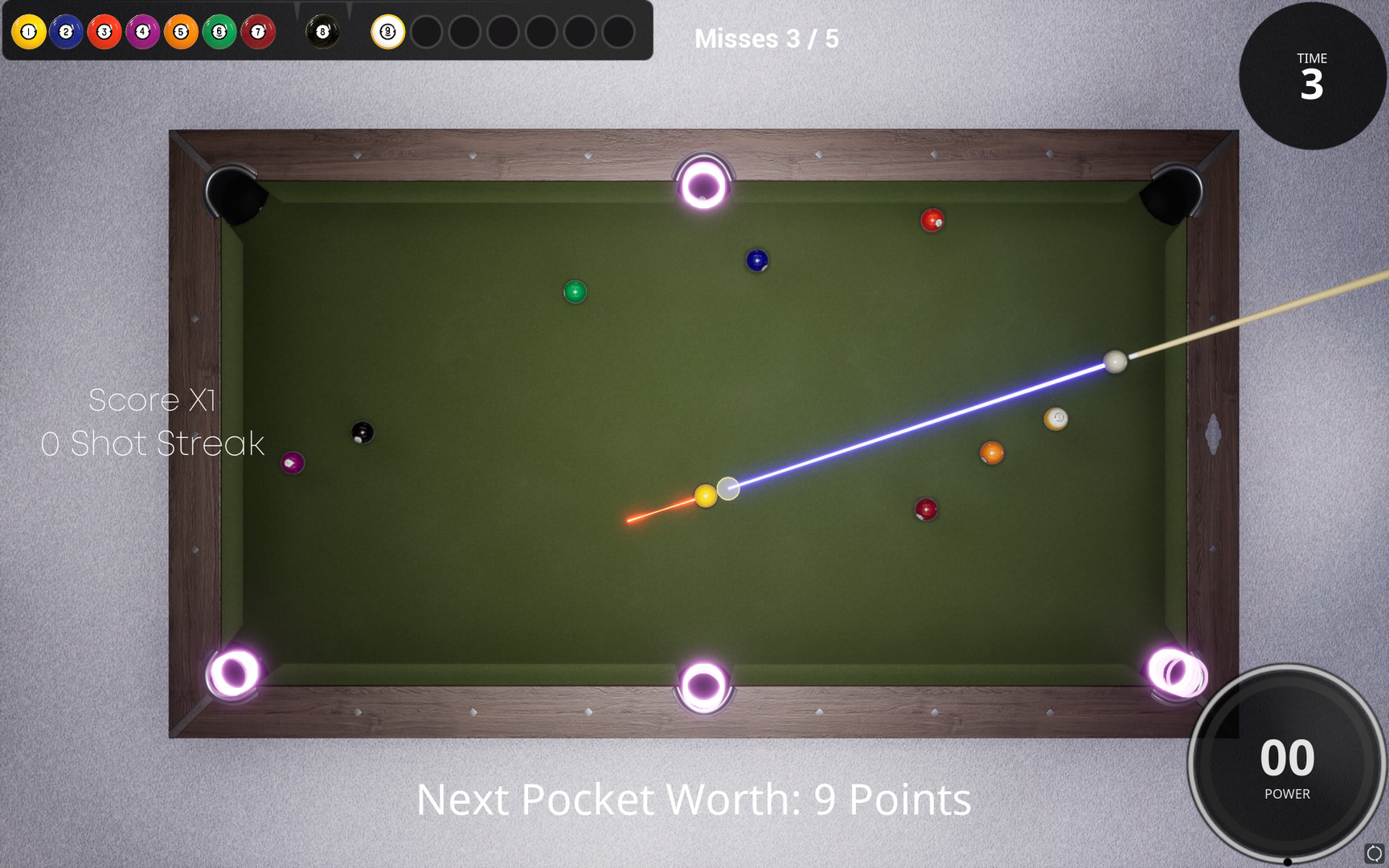Select the striped 9 ball icon in the tray
Screen dimensions: 1389x868
point(387,33)
